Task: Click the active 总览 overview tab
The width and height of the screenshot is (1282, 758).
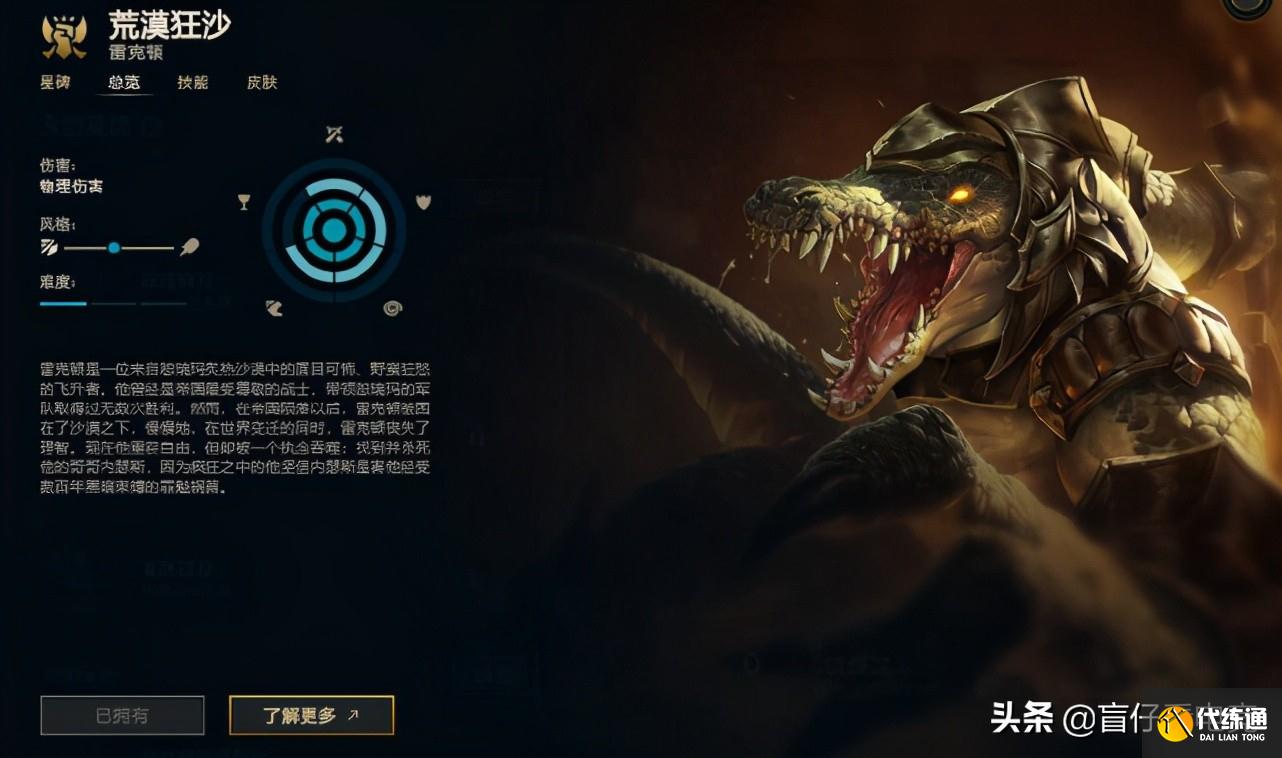Action: [124, 83]
